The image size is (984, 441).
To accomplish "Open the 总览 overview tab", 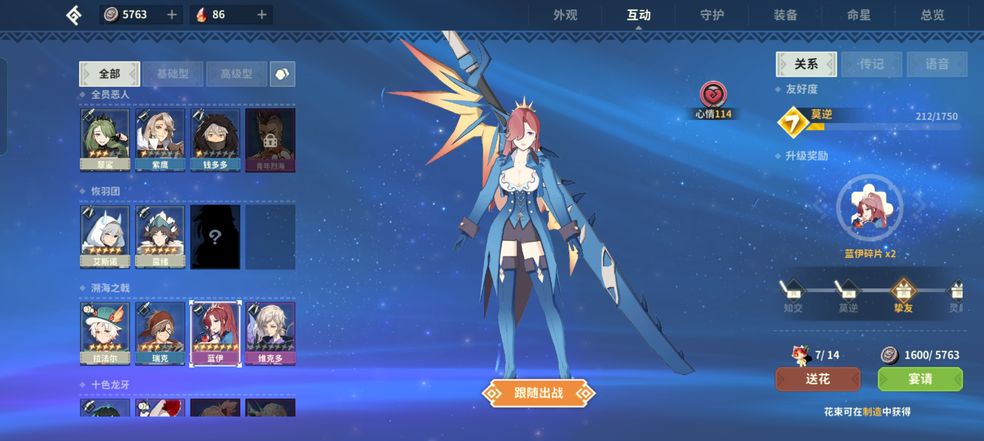I will point(932,15).
